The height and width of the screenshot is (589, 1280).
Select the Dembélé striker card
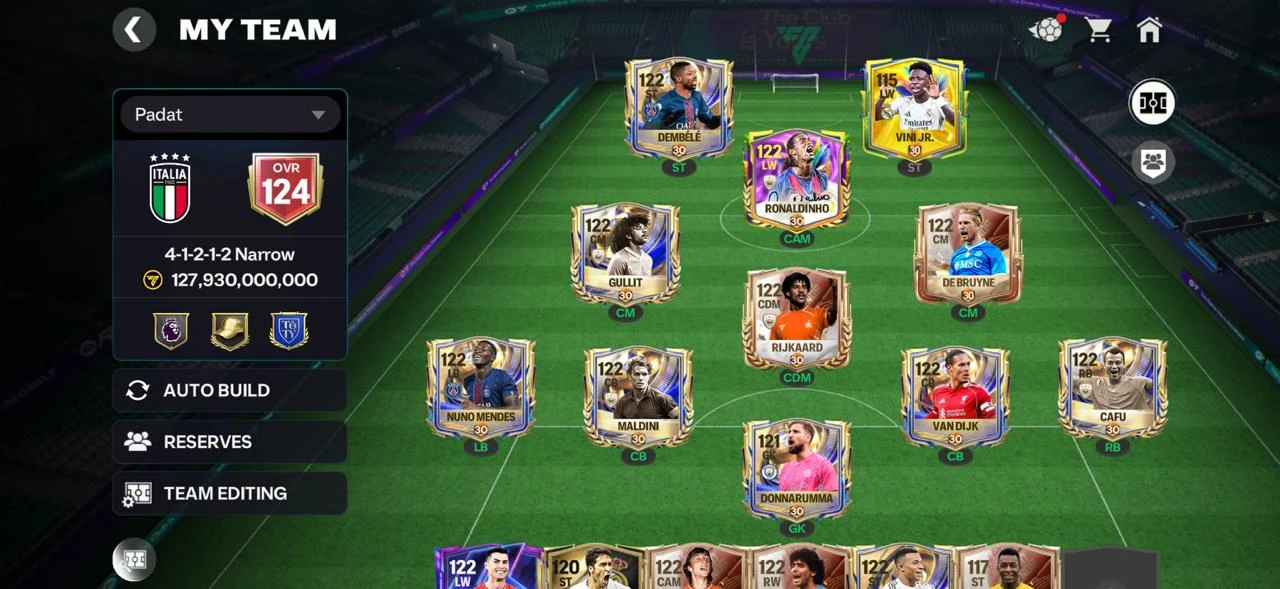click(679, 108)
